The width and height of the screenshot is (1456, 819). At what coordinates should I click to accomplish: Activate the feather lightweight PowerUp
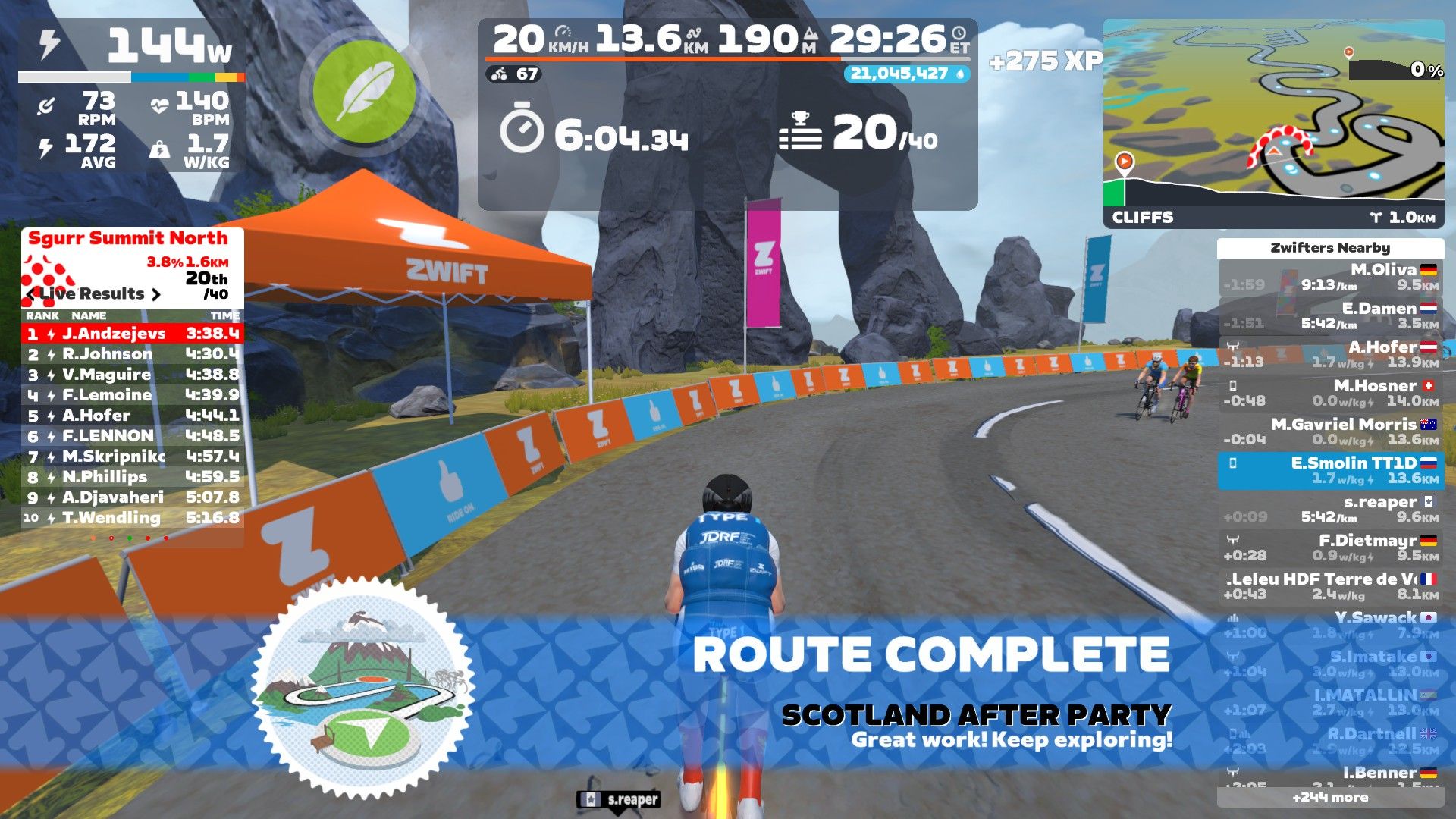pos(364,91)
